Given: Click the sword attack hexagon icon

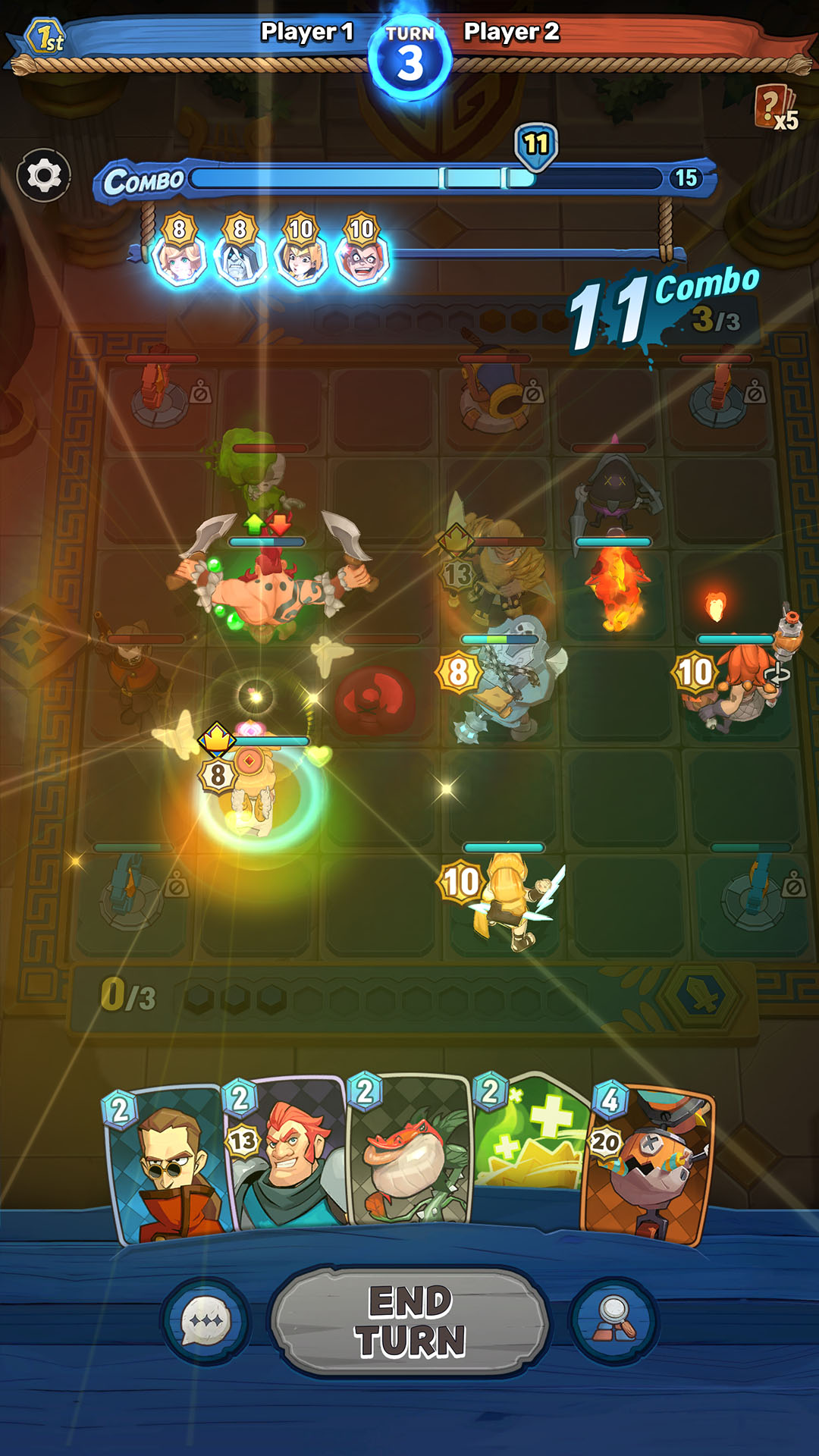Looking at the screenshot, I should (x=703, y=995).
